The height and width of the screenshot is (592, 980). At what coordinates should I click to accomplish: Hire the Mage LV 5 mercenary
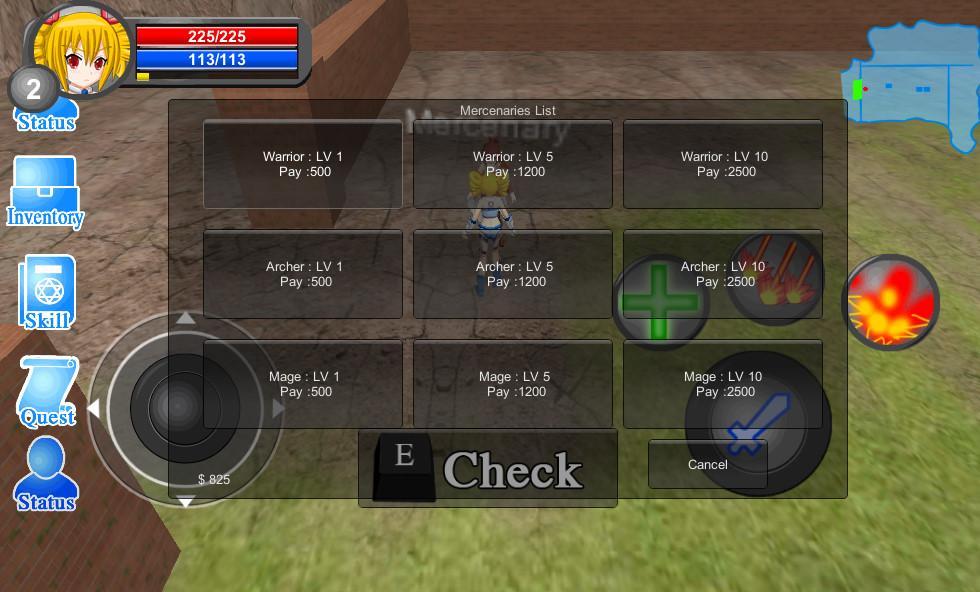pyautogui.click(x=512, y=384)
